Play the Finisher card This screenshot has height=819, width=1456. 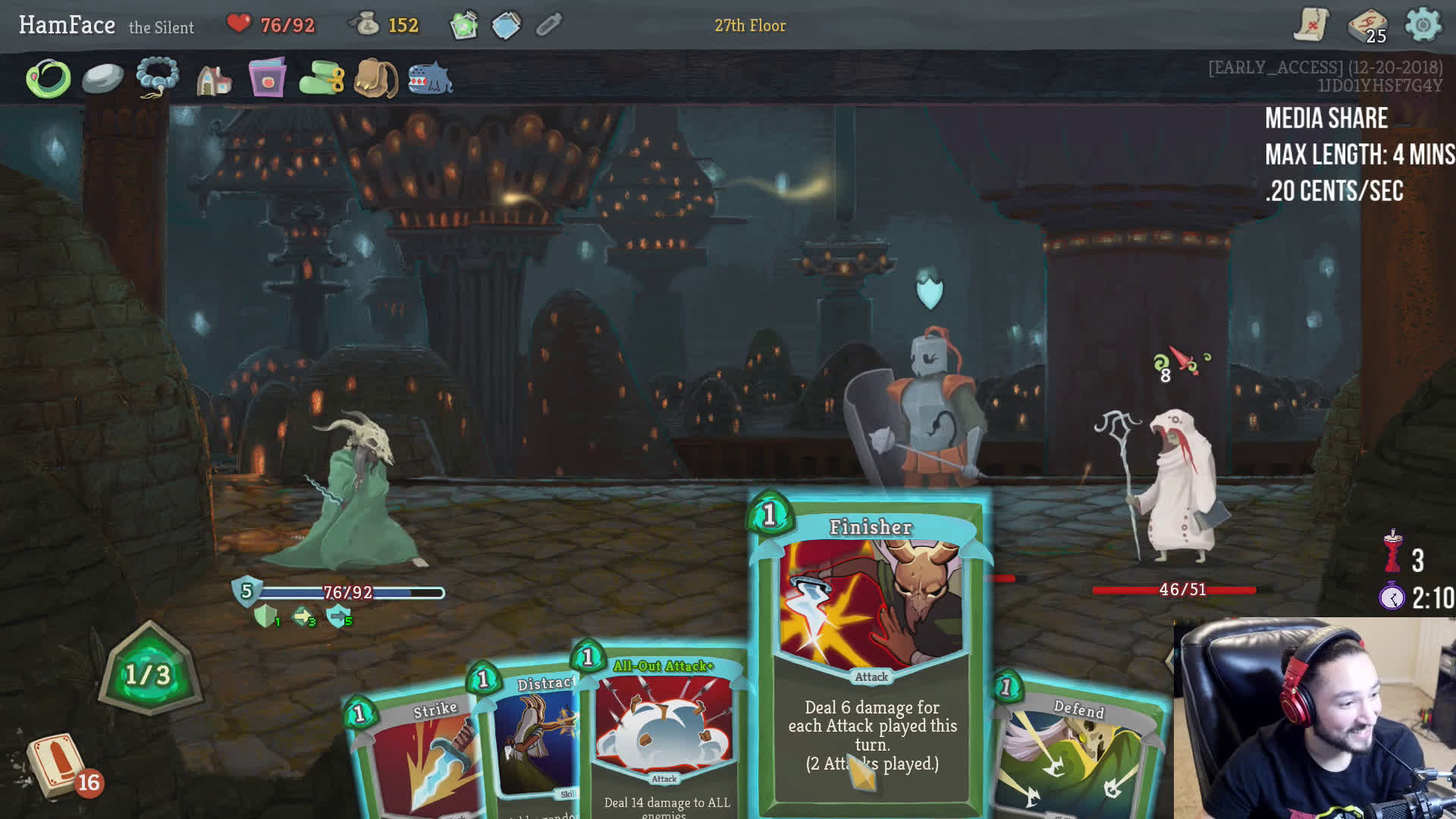coord(871,652)
